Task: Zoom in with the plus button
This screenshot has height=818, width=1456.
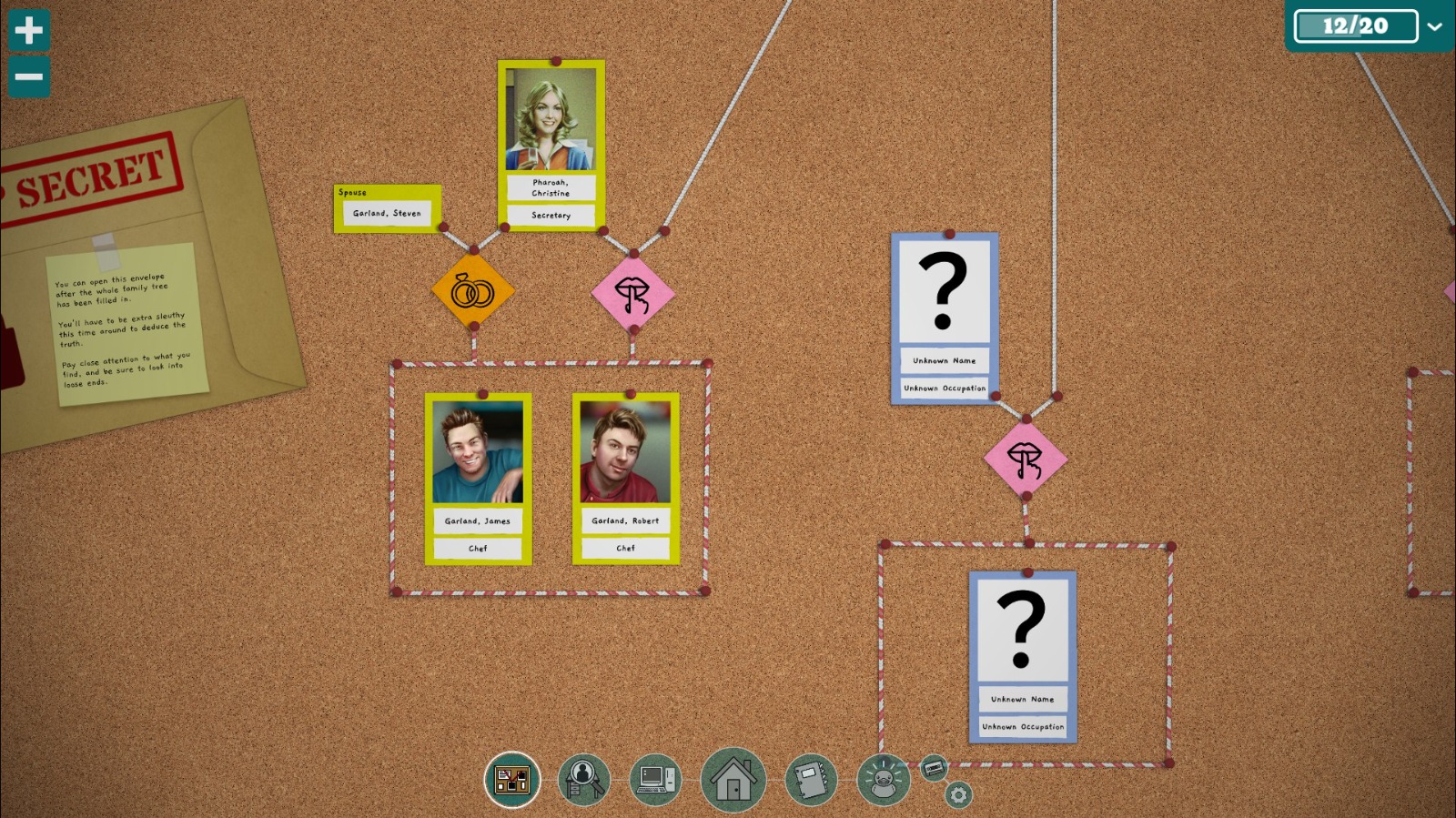Action: click(x=28, y=29)
